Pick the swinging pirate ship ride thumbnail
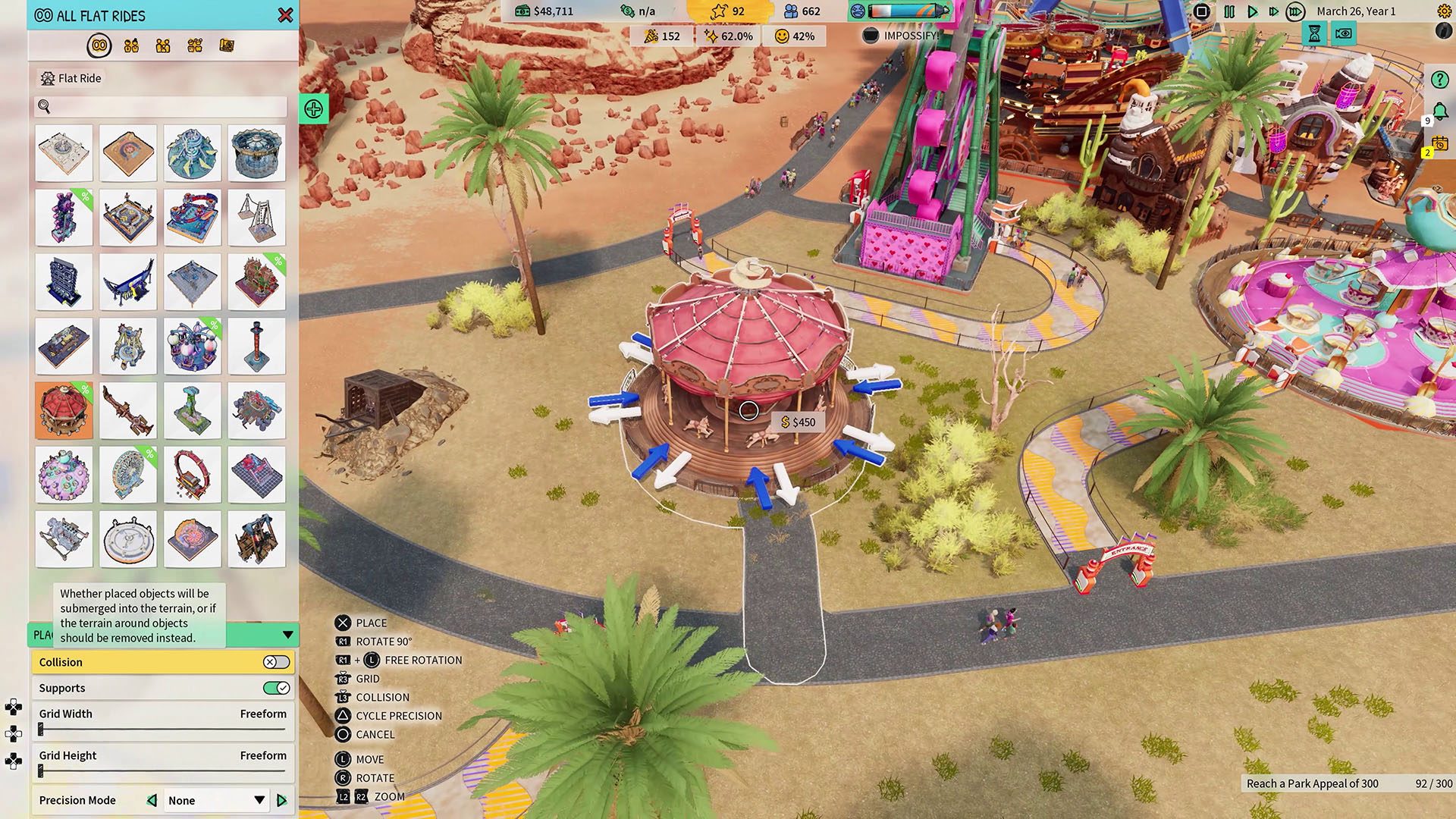The image size is (1456, 819). pyautogui.click(x=128, y=282)
